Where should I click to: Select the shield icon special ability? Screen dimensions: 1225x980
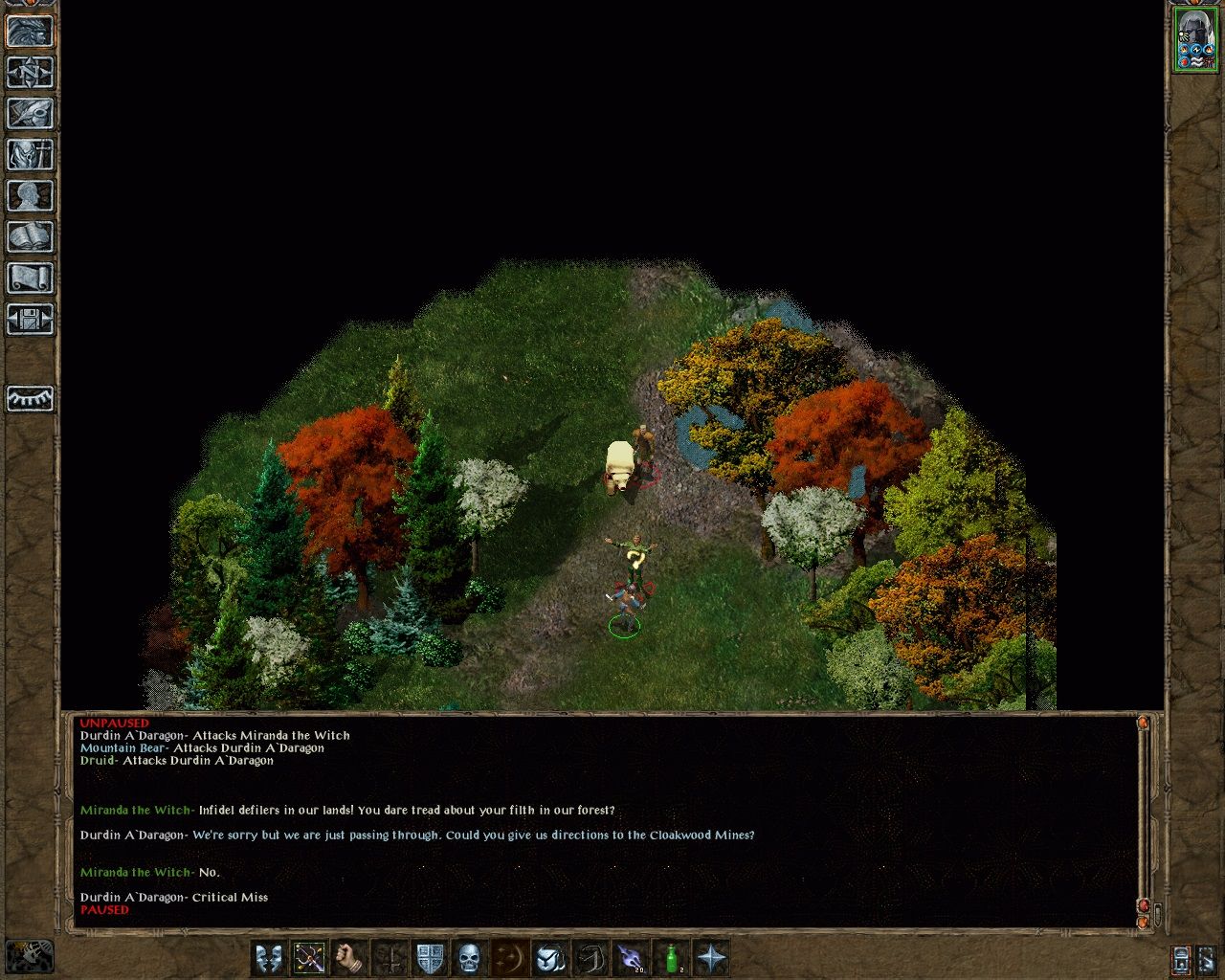tap(430, 955)
